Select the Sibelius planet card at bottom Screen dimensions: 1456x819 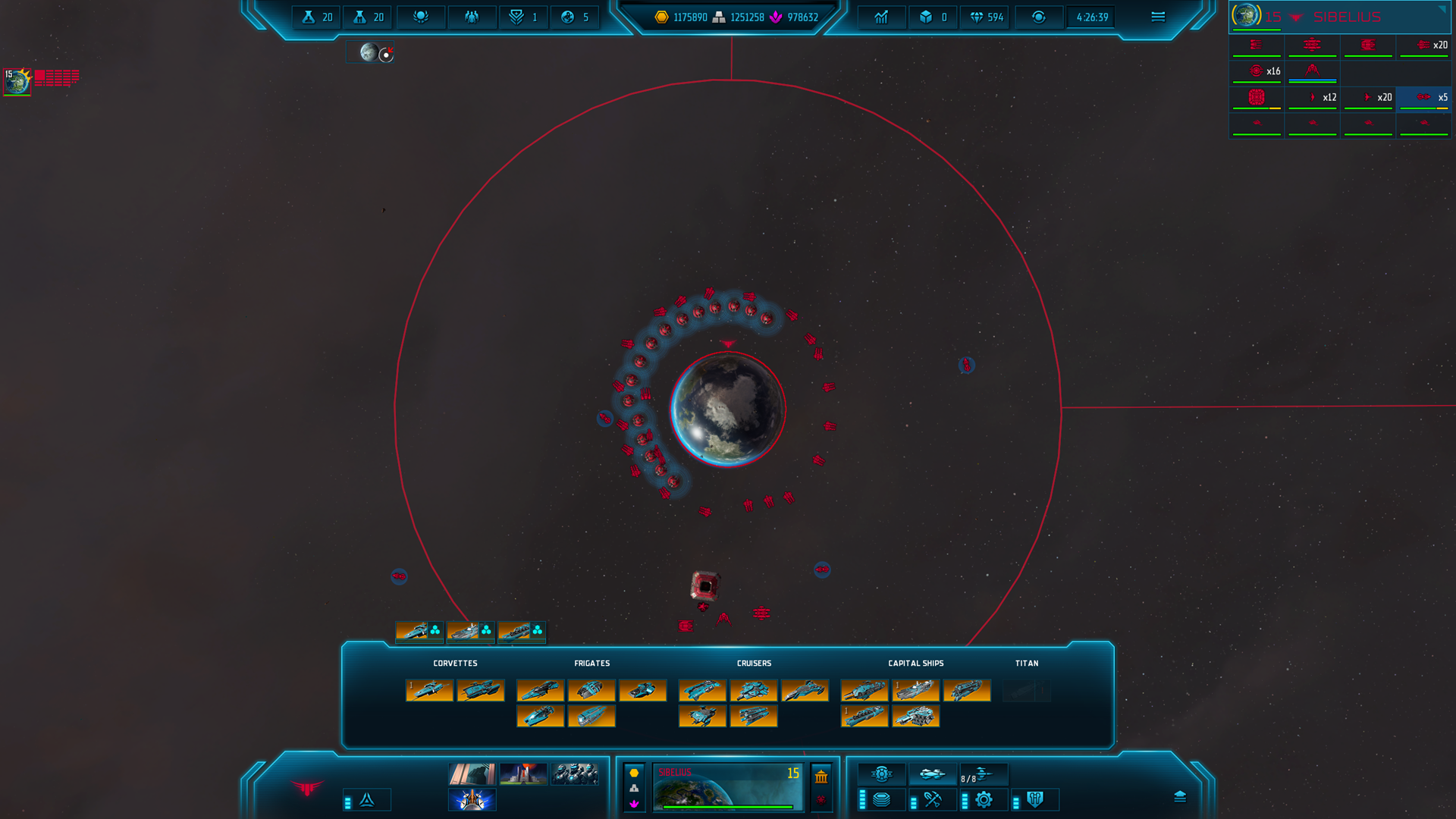(727, 787)
